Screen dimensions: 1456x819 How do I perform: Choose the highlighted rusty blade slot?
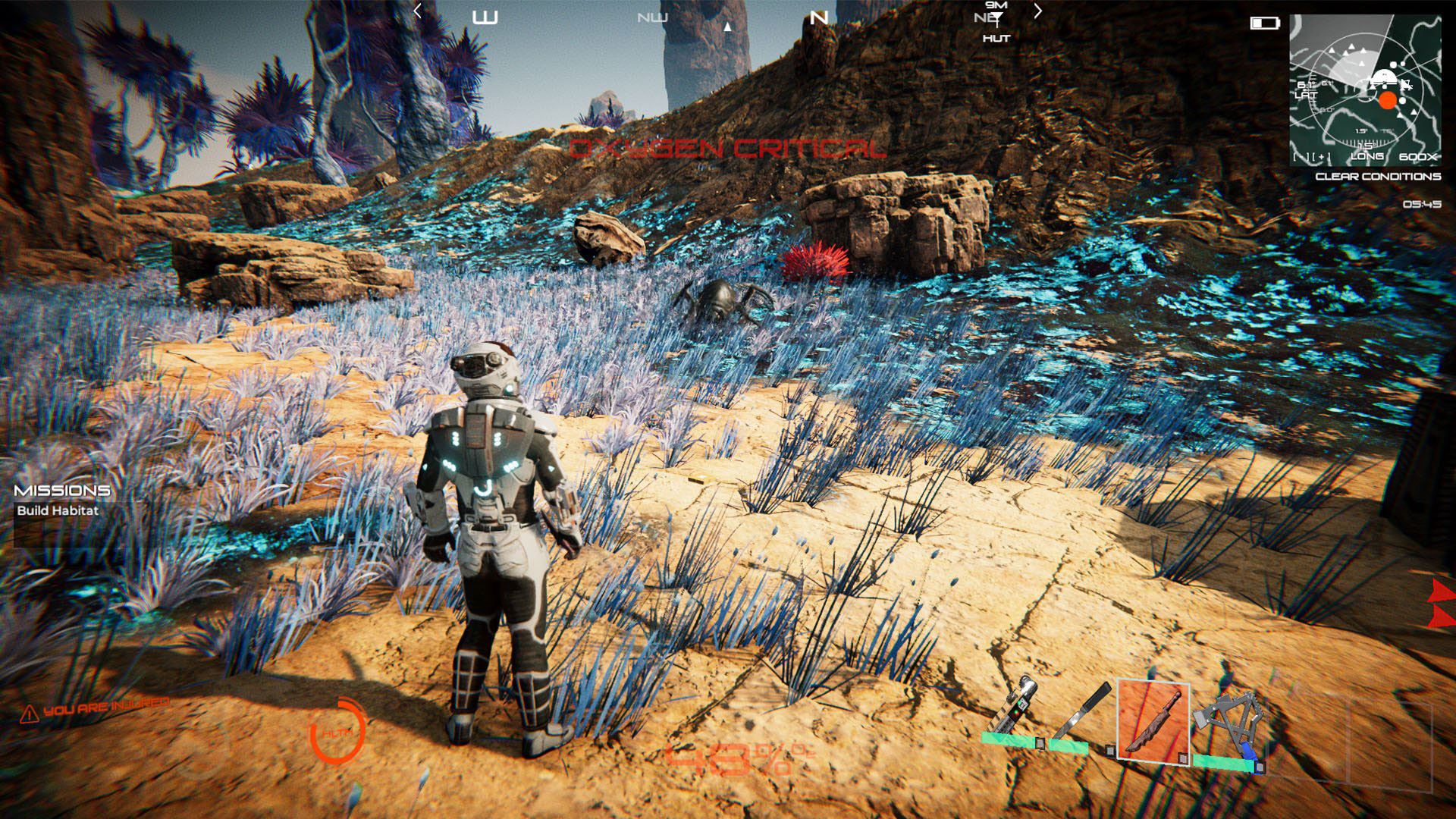(x=1153, y=722)
